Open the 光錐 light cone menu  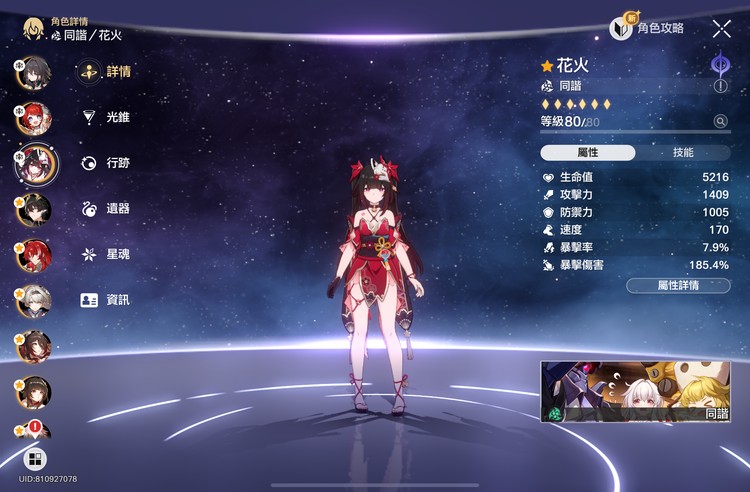[x=105, y=117]
